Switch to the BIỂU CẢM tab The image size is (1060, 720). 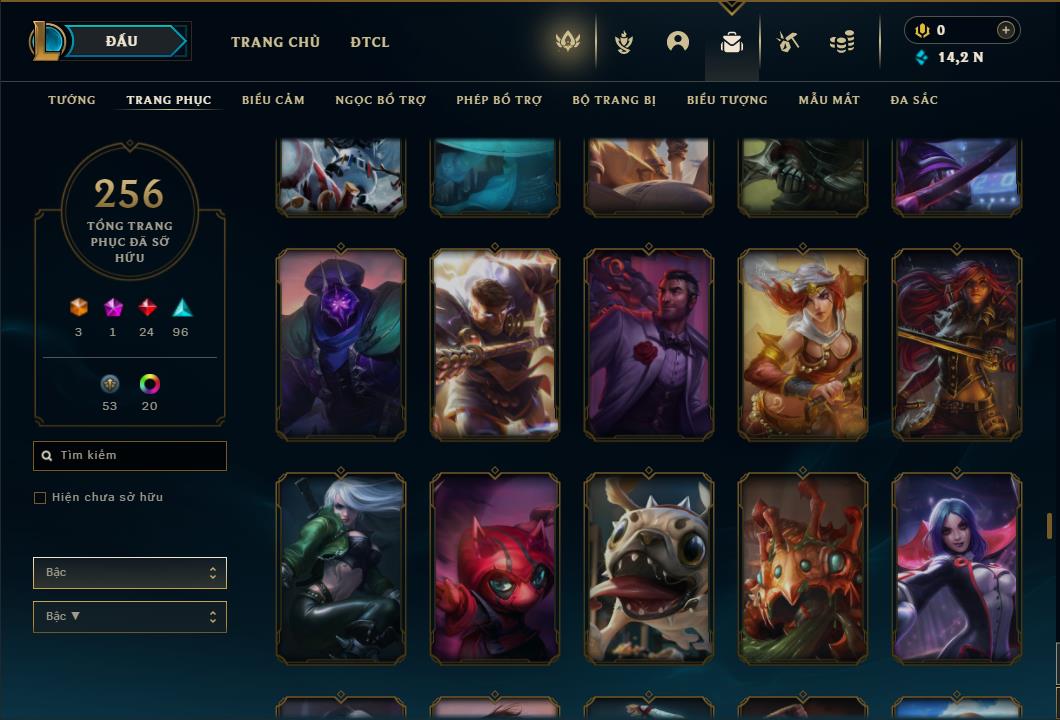tap(273, 100)
